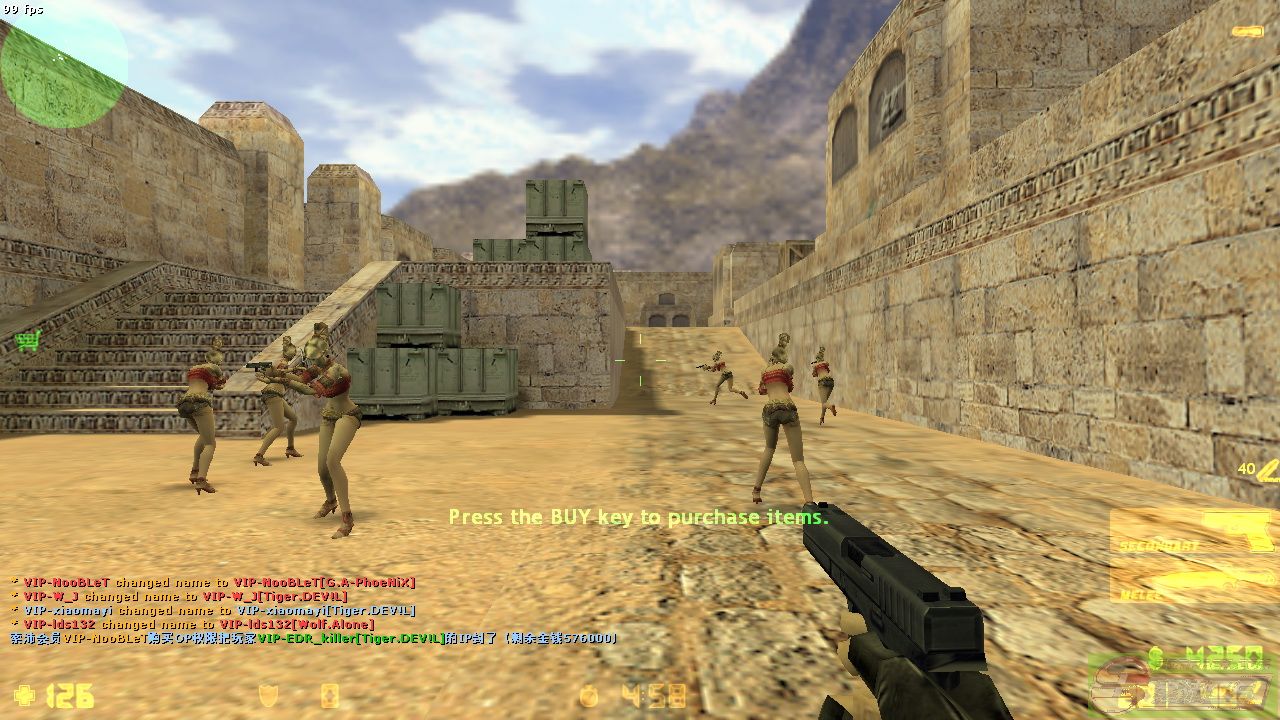The width and height of the screenshot is (1280, 720).
Task: Select the melee knife weapon slot
Action: point(1192,581)
